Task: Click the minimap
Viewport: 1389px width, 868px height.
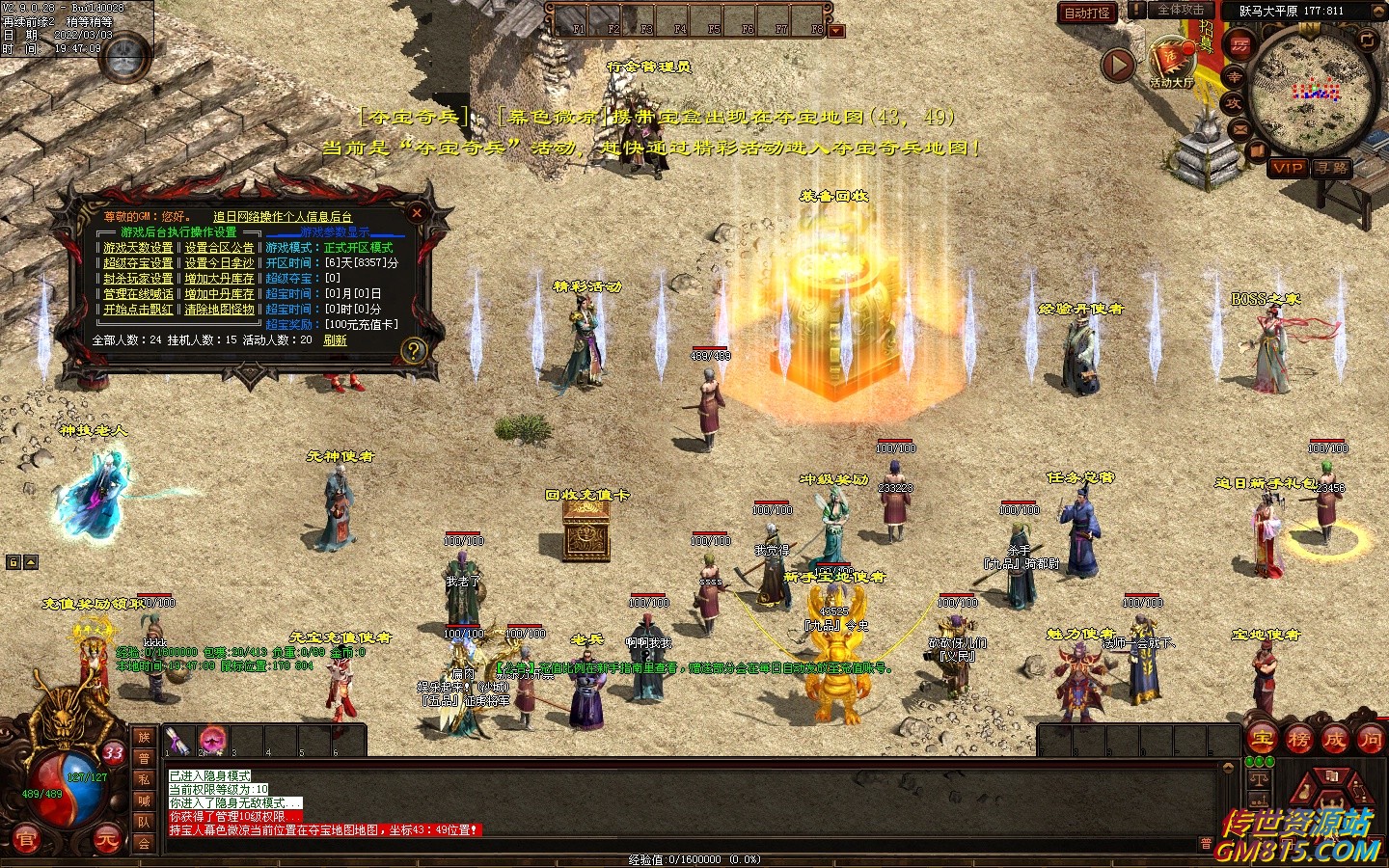Action: click(1312, 92)
